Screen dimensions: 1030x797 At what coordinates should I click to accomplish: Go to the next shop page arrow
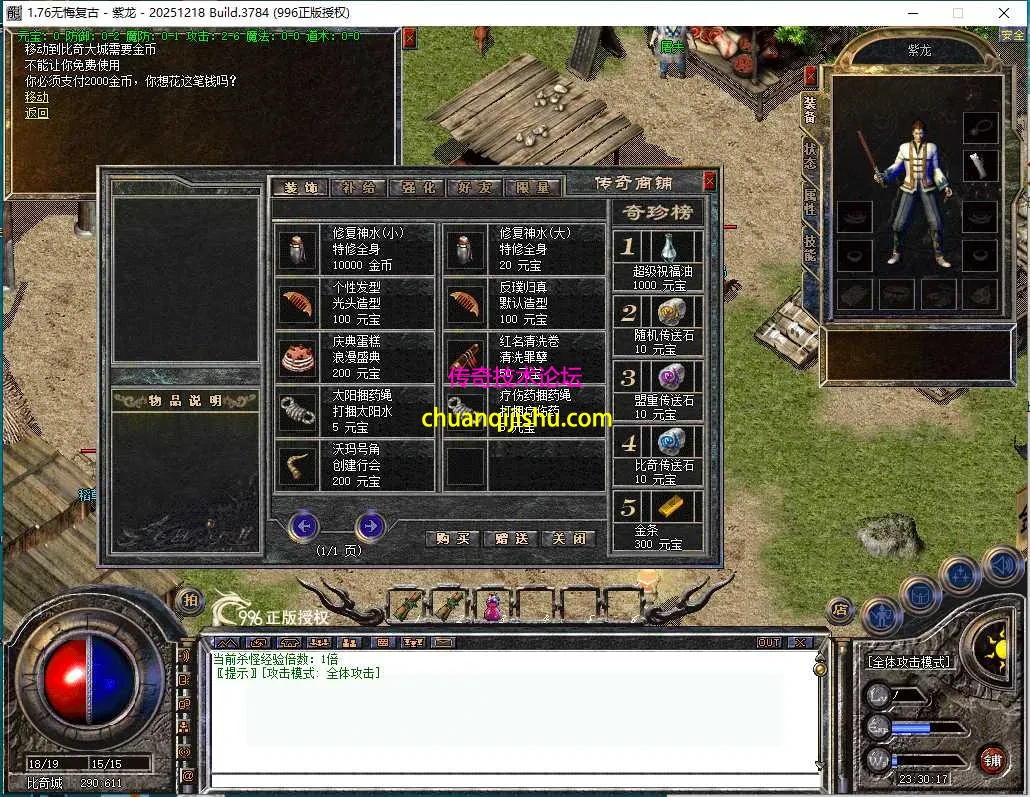[370, 525]
